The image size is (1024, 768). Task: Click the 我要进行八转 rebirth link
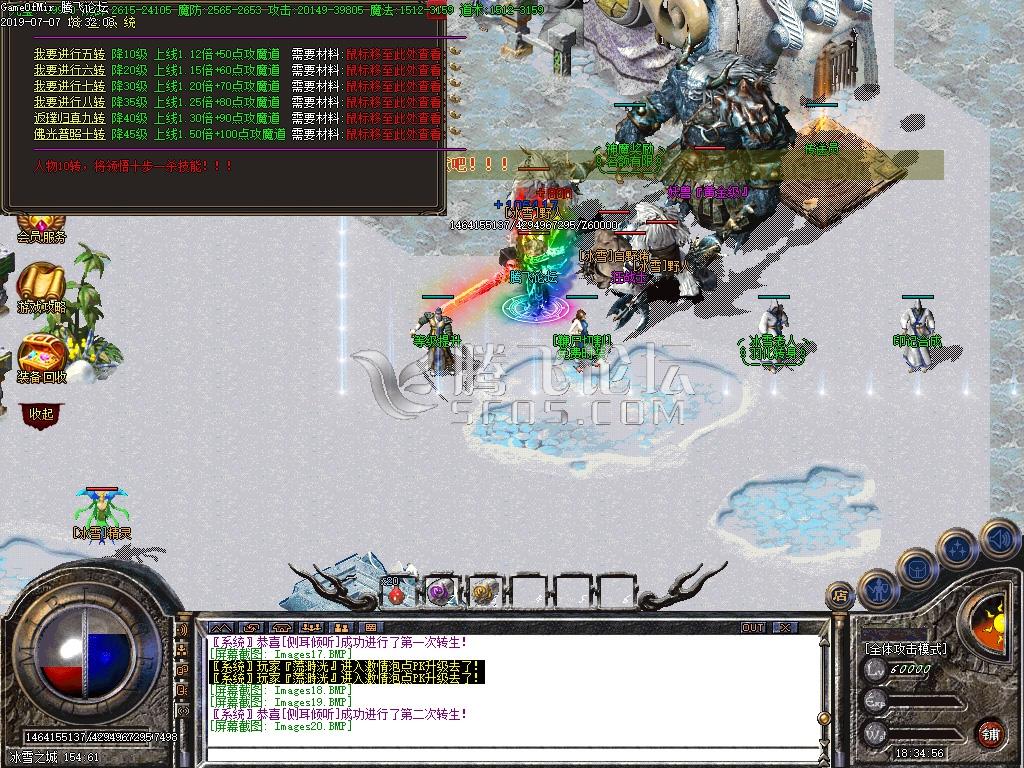(x=69, y=102)
